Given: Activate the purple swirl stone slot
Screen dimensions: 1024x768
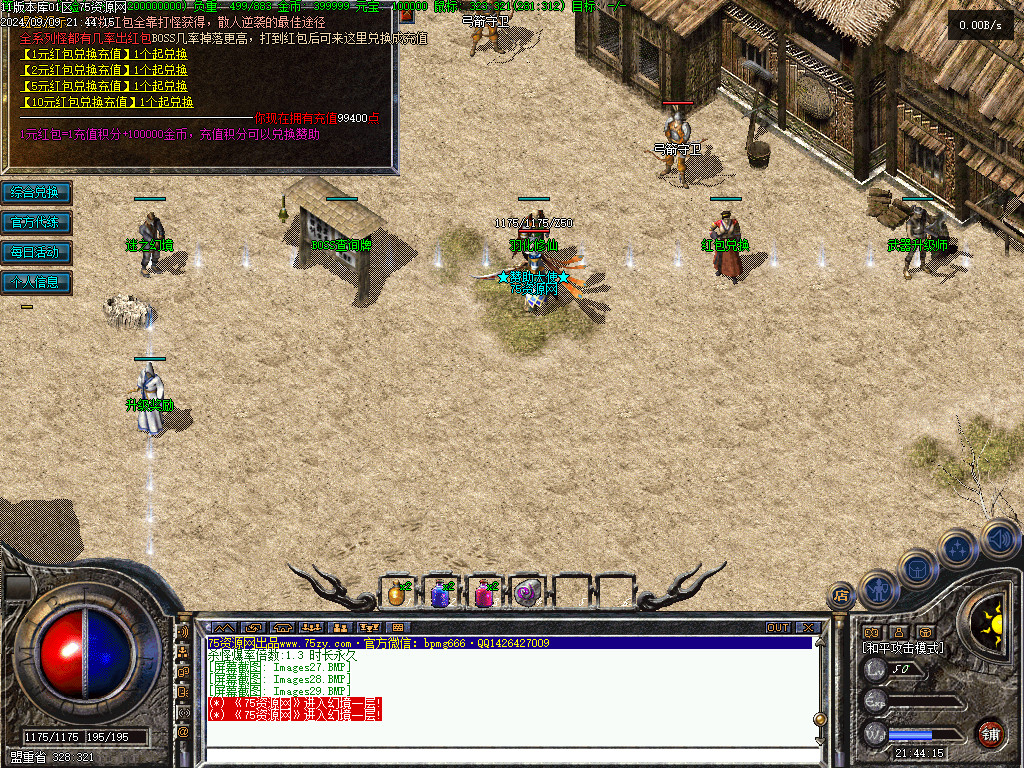Looking at the screenshot, I should pos(527,594).
